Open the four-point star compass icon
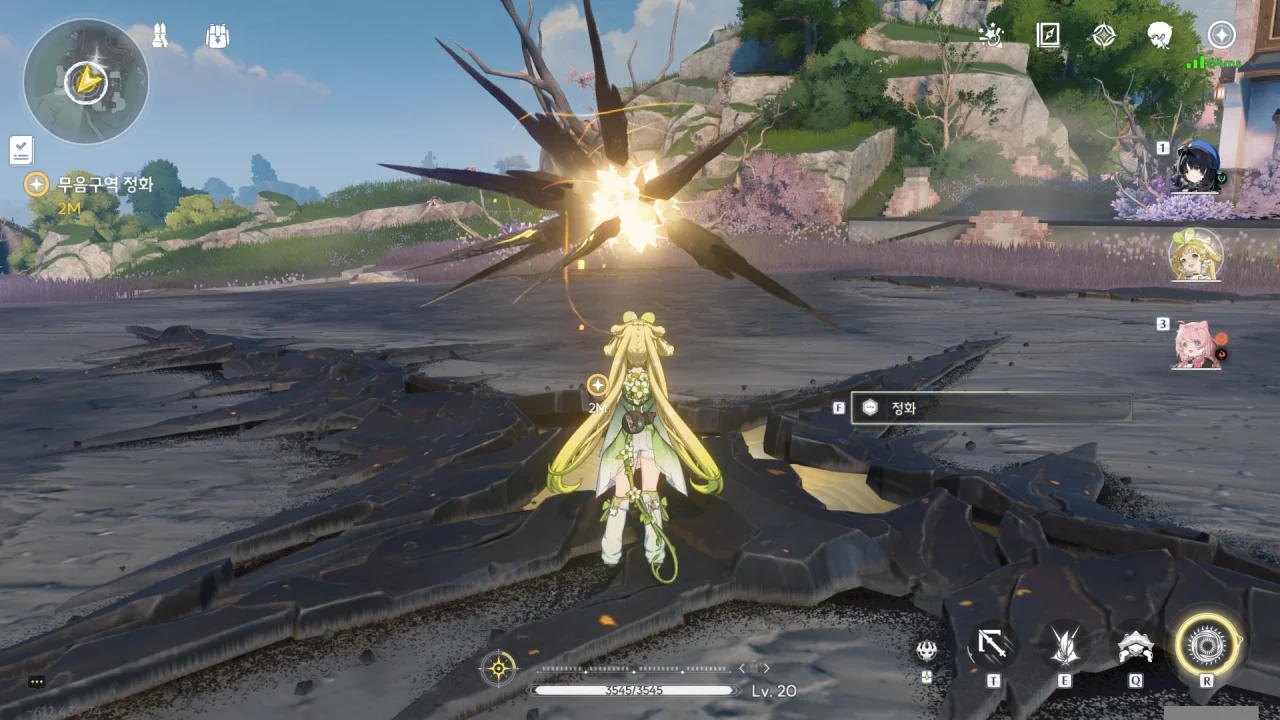The image size is (1280, 720). [1103, 36]
